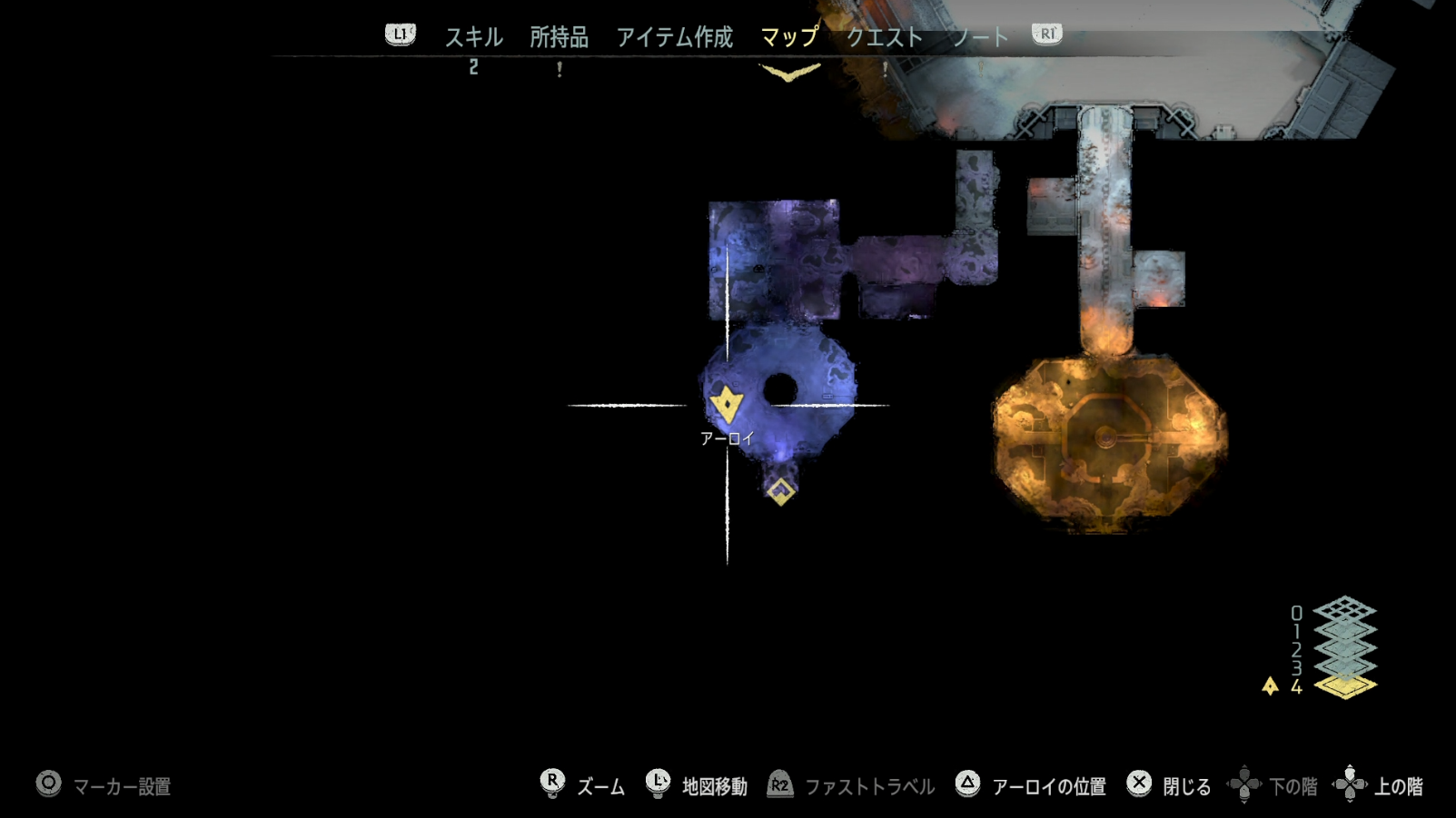The height and width of the screenshot is (818, 1456).
Task: Click the R stick ズーム icon
Action: [x=551, y=779]
